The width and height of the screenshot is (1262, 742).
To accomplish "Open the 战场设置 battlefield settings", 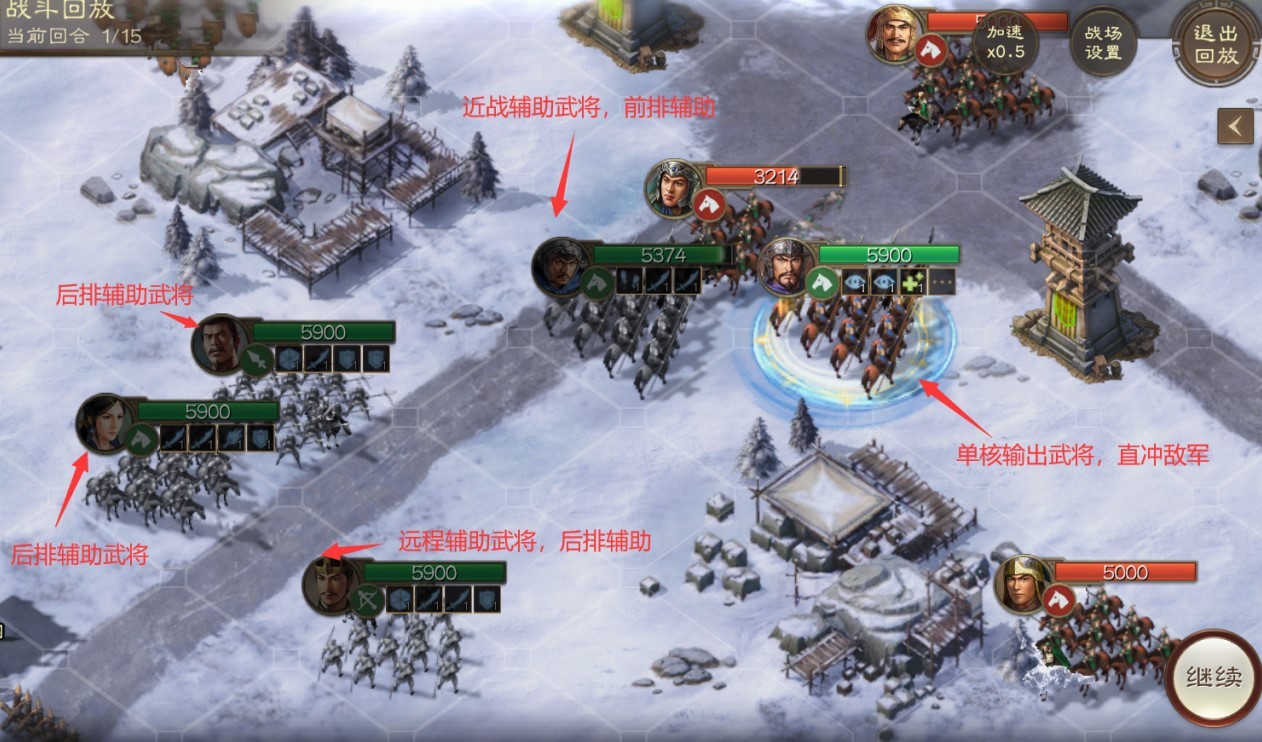I will (x=1103, y=42).
